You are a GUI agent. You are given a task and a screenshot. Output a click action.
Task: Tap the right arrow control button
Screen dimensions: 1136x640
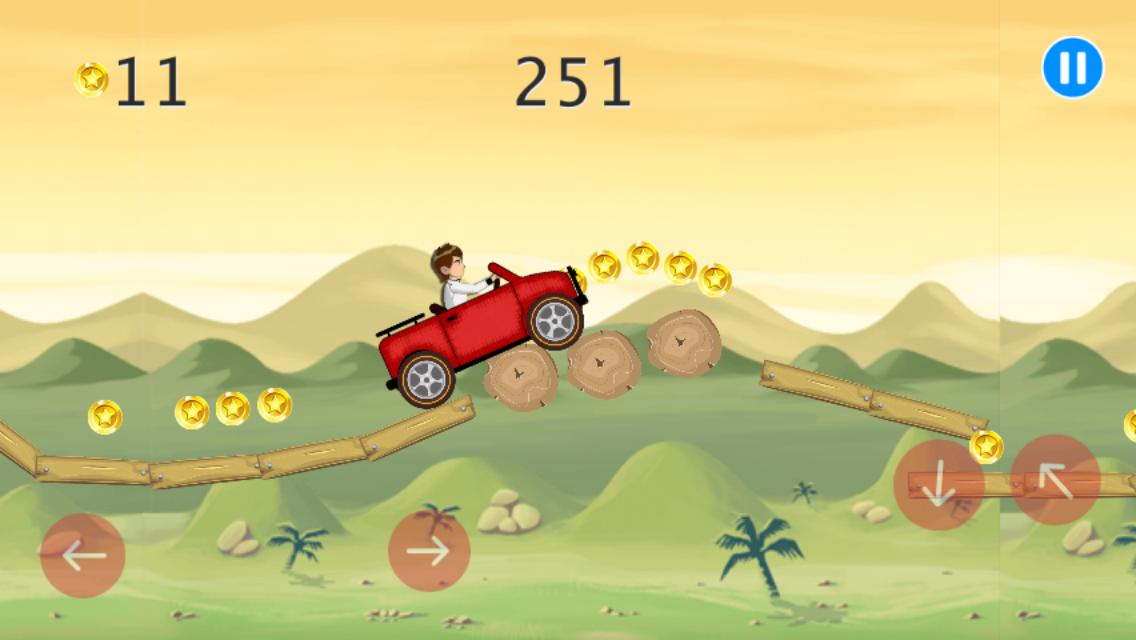pos(429,551)
